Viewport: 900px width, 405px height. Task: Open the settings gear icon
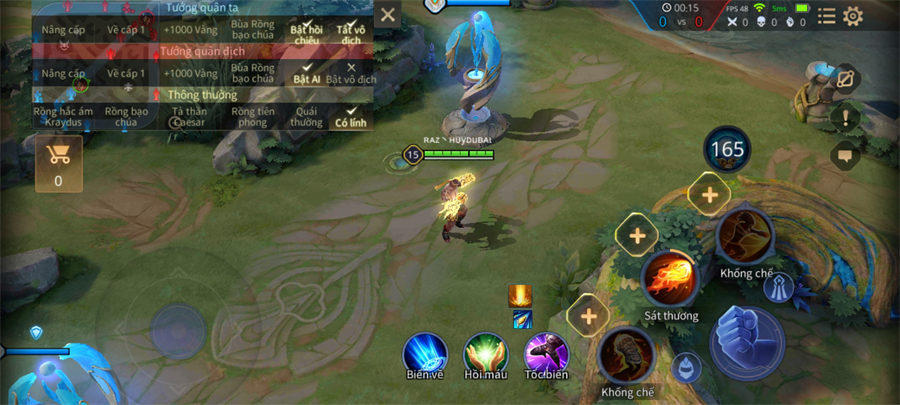click(x=853, y=16)
